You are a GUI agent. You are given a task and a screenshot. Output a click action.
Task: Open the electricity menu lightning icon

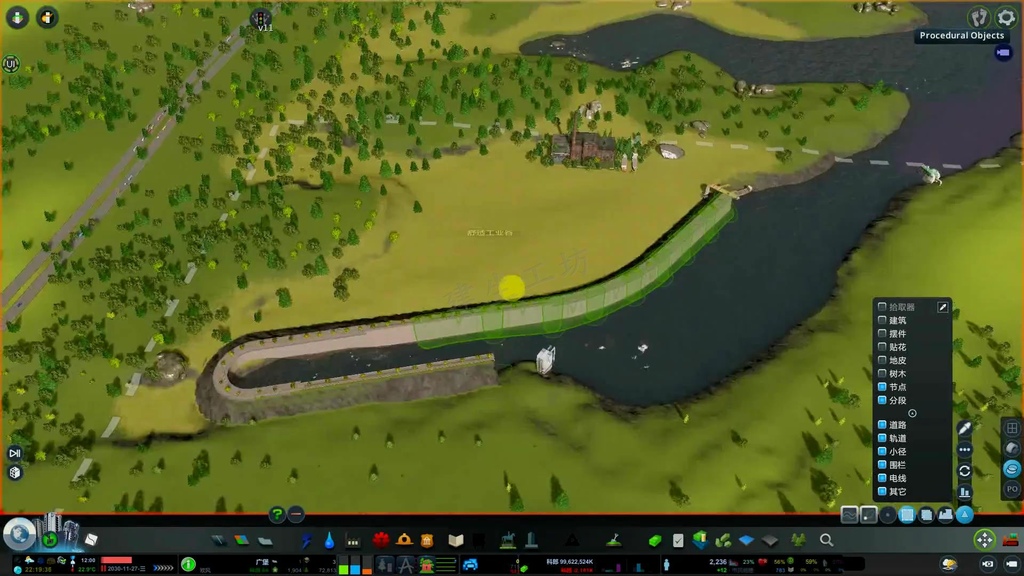(x=307, y=540)
